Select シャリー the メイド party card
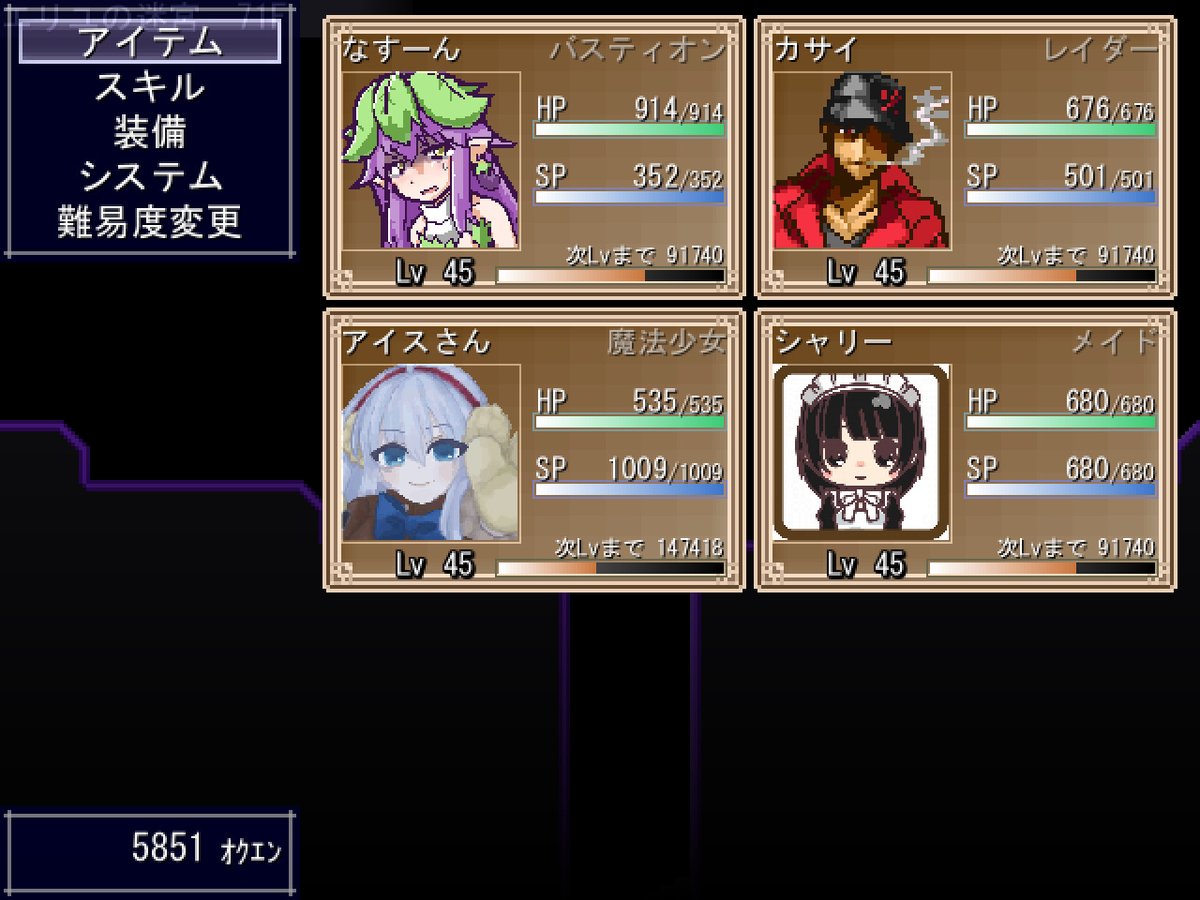1200x900 pixels. click(x=964, y=450)
